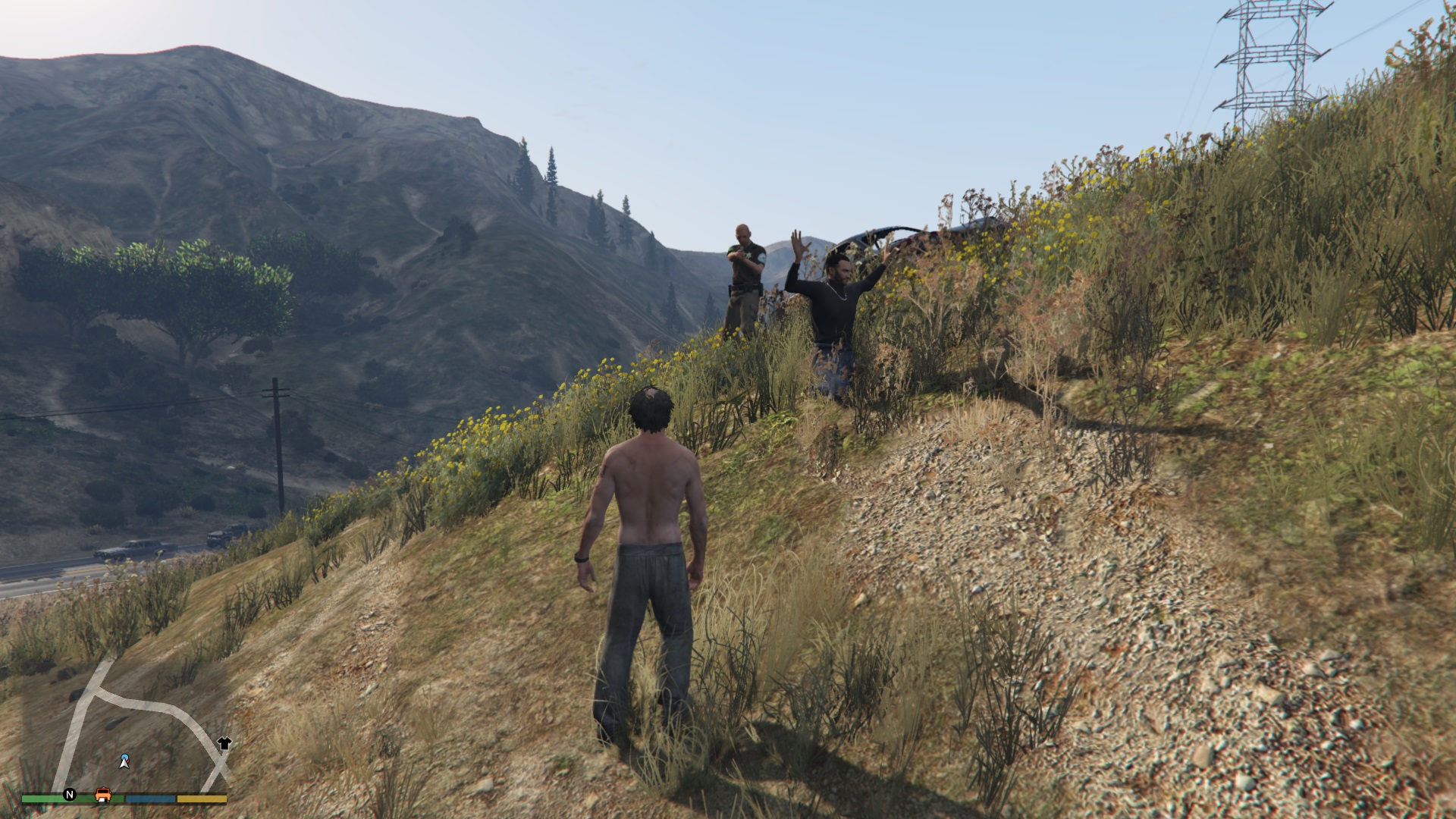Click the red marker beside the player arrow

click(x=127, y=760)
